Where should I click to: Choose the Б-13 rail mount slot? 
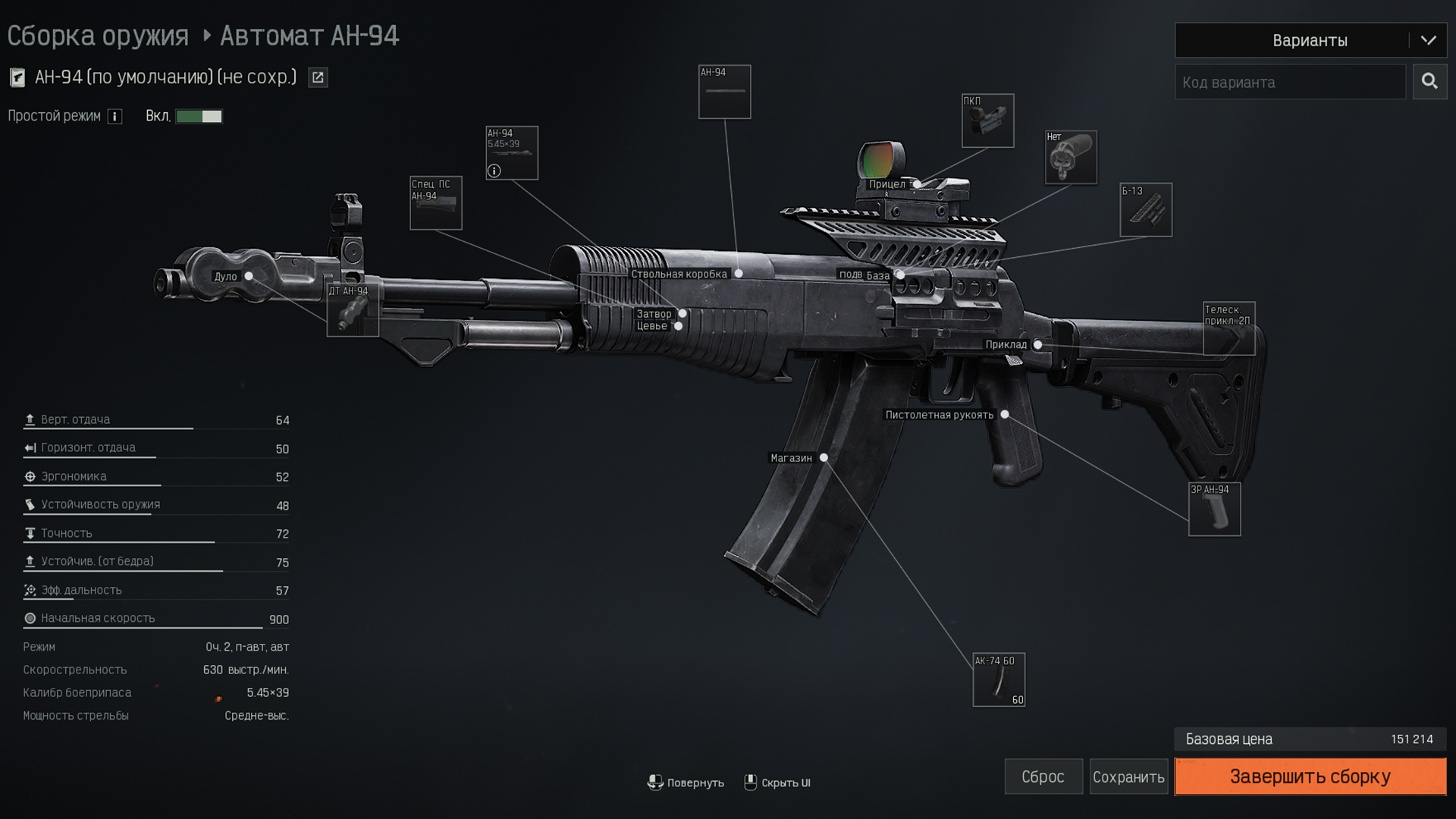pyautogui.click(x=1146, y=210)
